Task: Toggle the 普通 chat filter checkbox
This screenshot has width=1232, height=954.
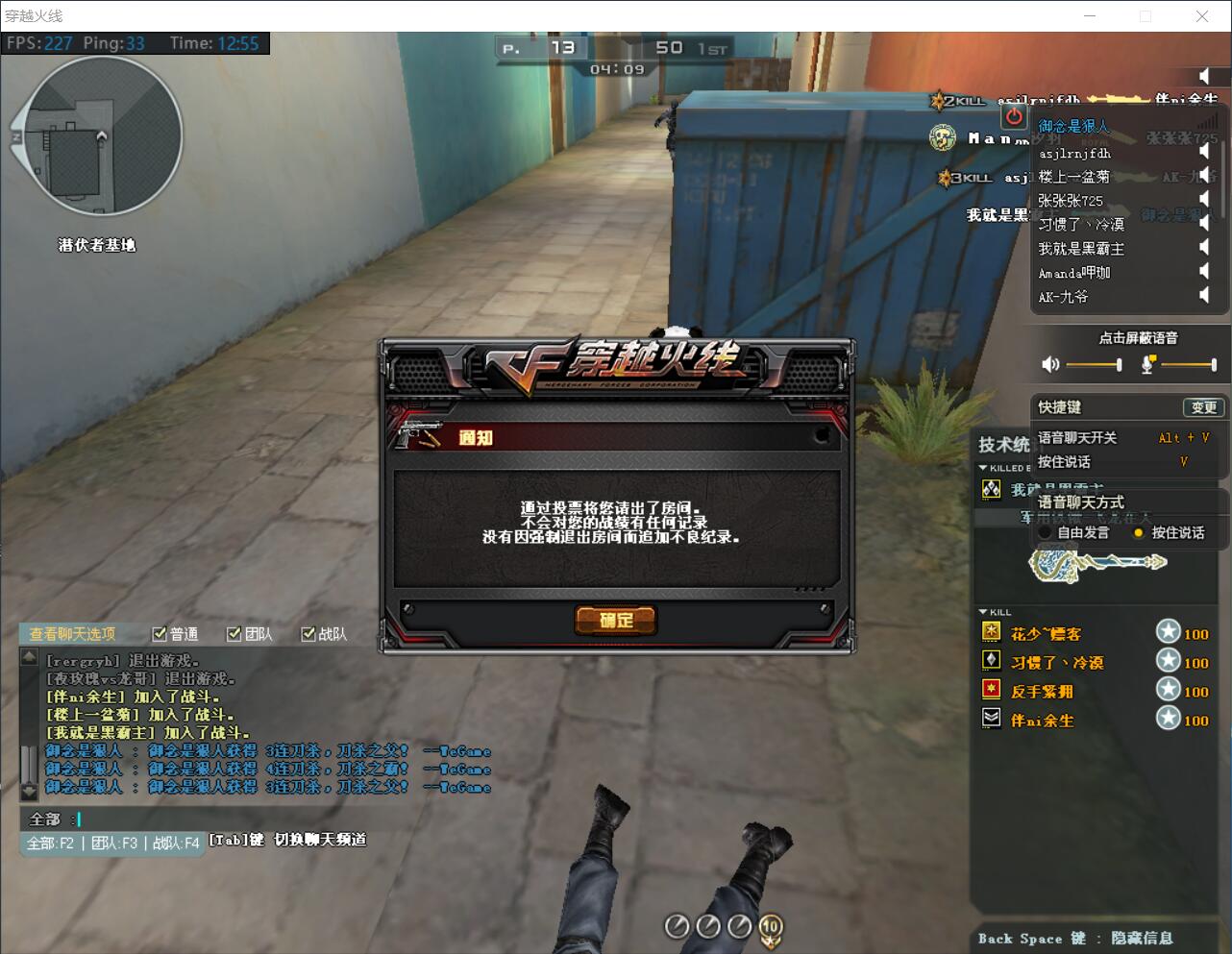Action: (x=160, y=634)
